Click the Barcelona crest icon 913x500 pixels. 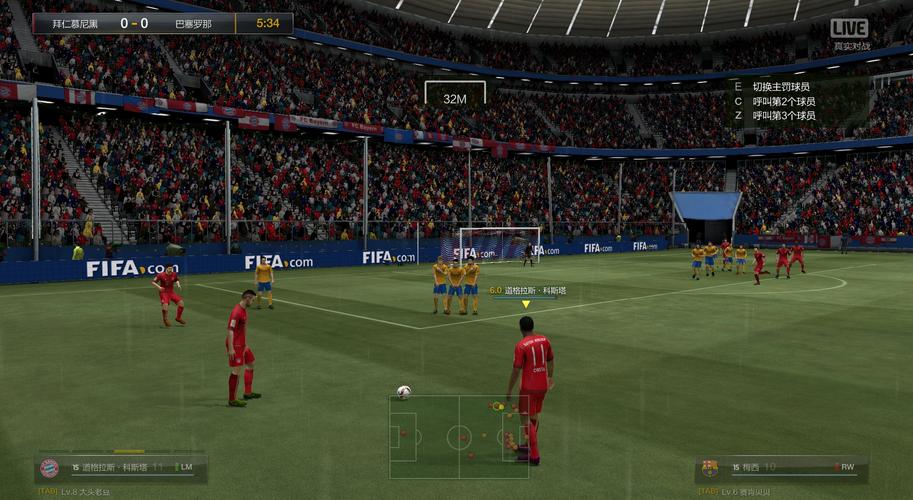(710, 468)
